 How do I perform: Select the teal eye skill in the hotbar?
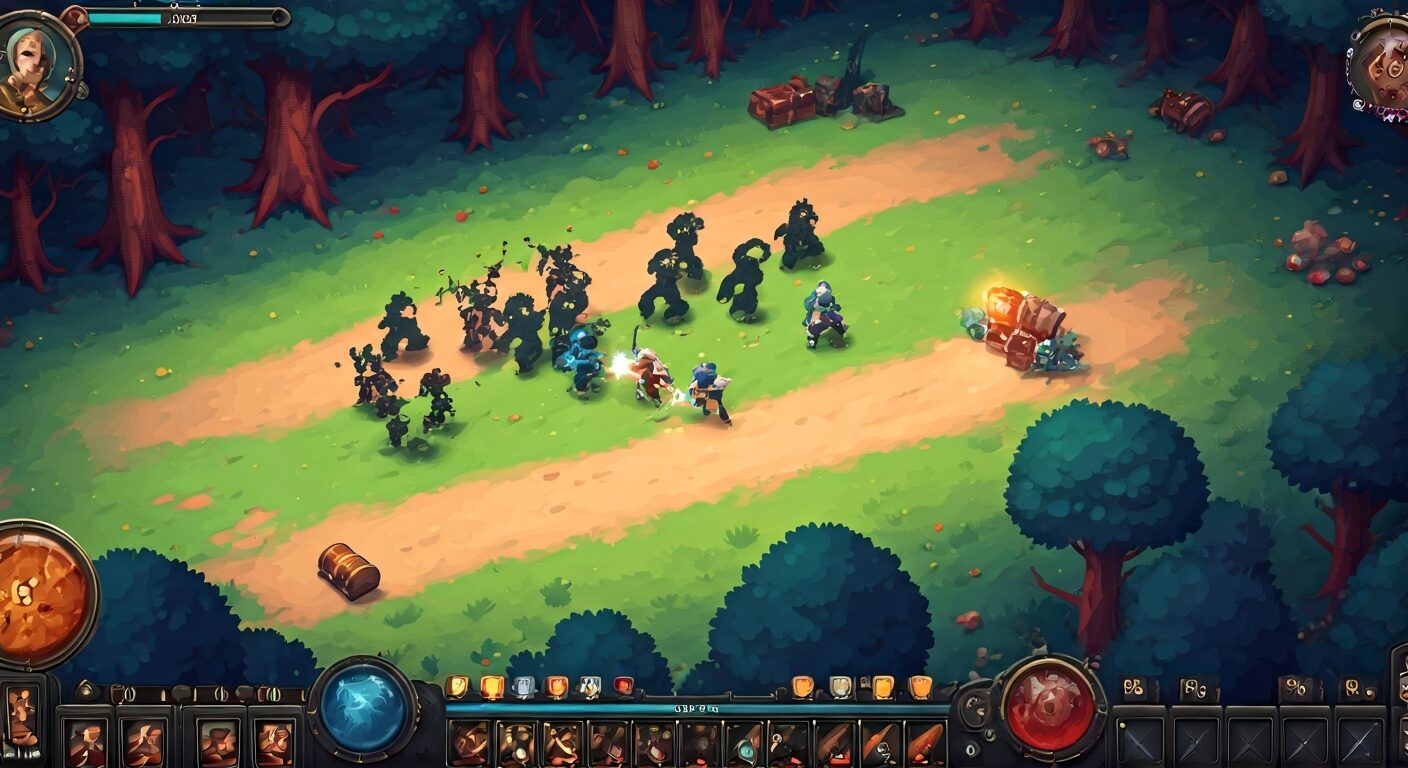click(x=744, y=748)
